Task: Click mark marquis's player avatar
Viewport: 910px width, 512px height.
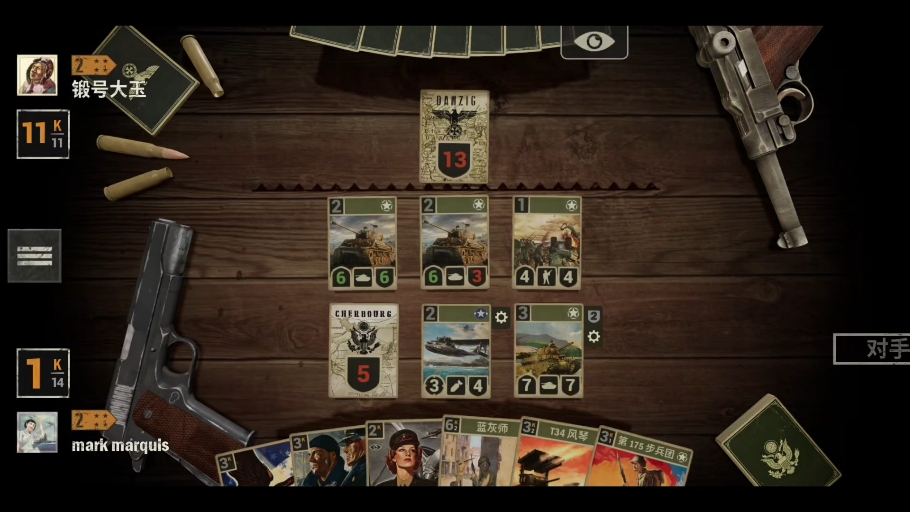Action: tap(37, 432)
